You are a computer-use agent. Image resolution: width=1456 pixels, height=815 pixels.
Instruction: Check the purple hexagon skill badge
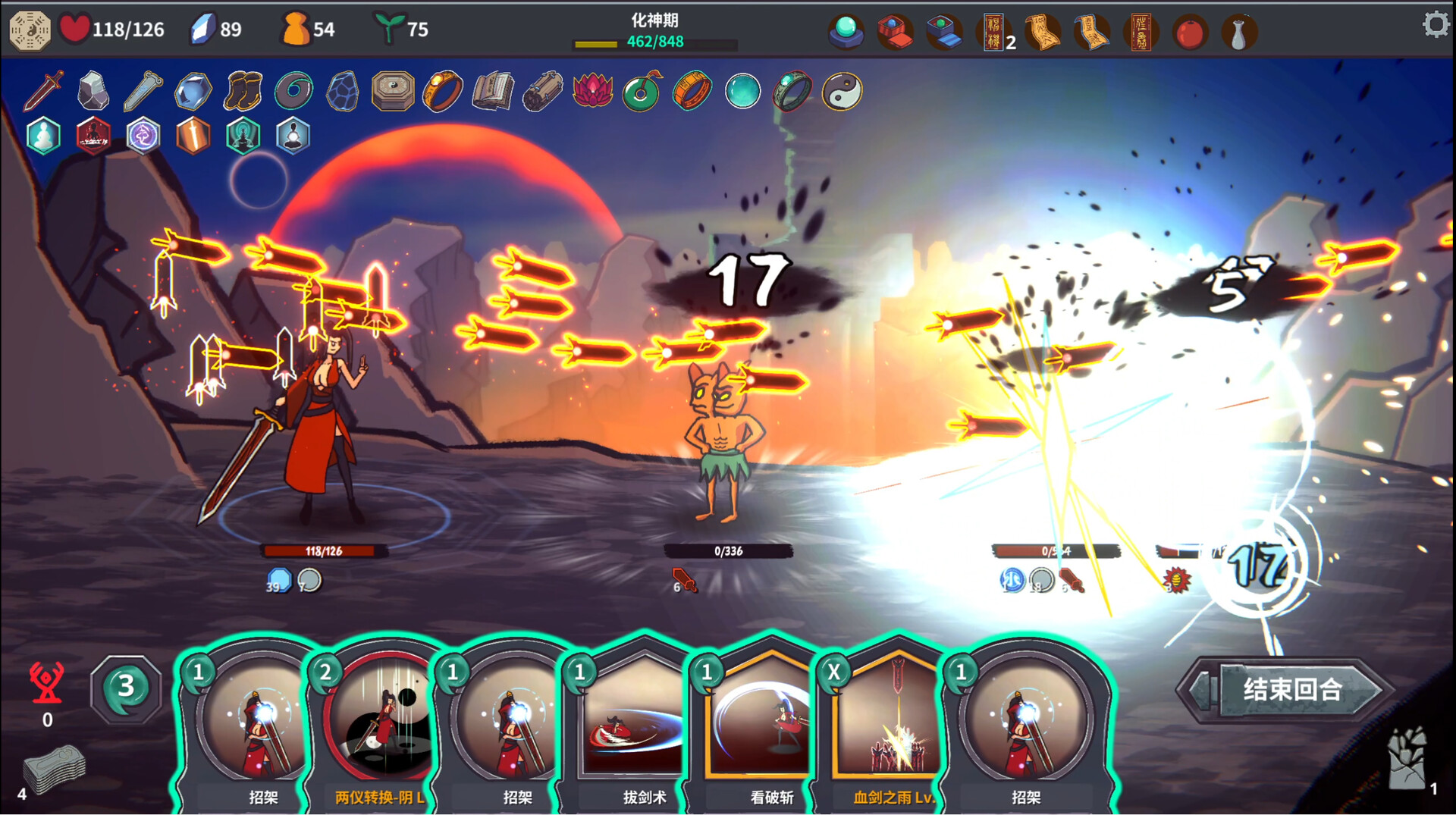(x=143, y=136)
